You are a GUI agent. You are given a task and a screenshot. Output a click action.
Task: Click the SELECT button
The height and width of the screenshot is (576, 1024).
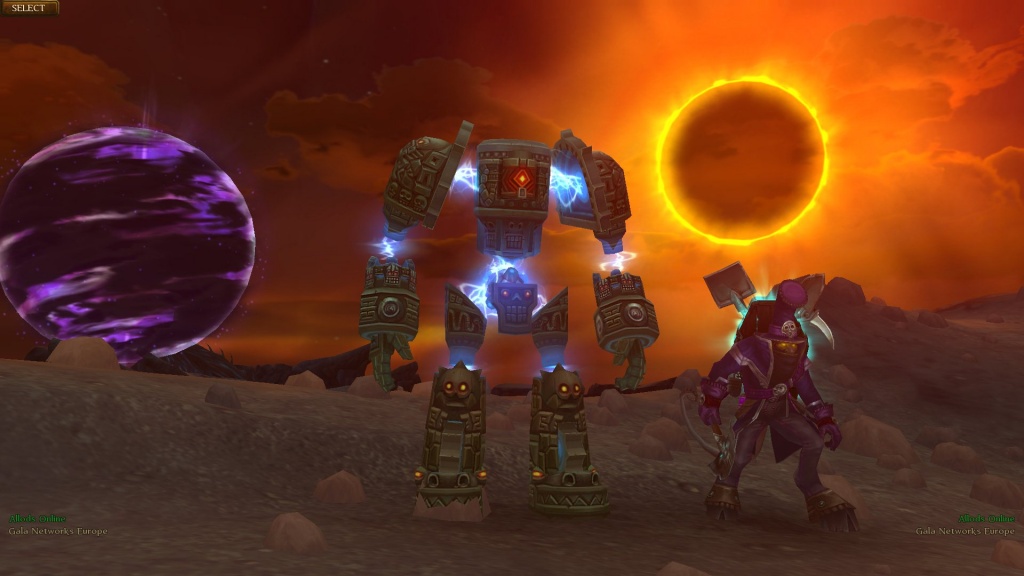click(x=29, y=8)
